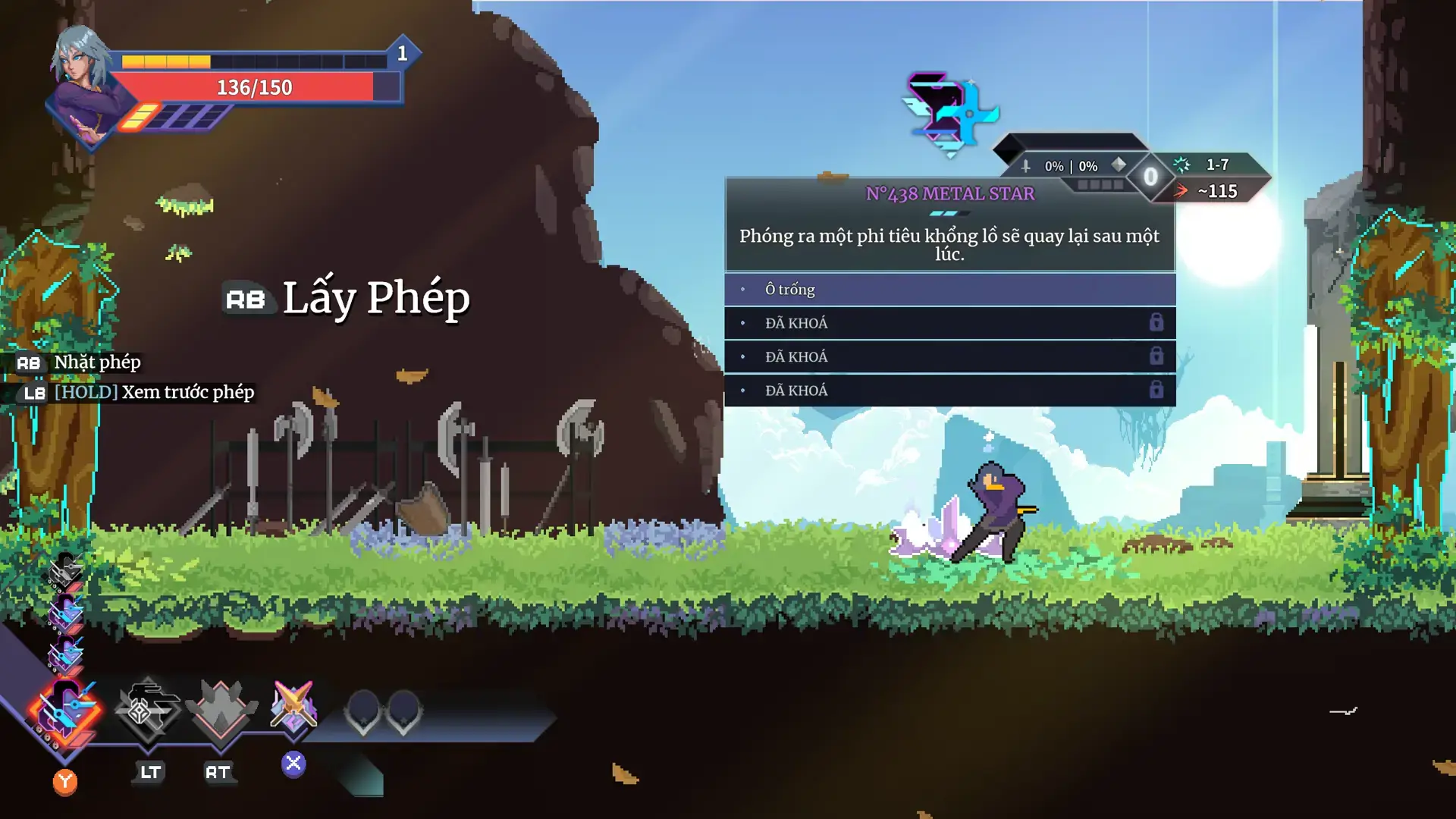Select the highlighted orange-framed spell icon

65,711
